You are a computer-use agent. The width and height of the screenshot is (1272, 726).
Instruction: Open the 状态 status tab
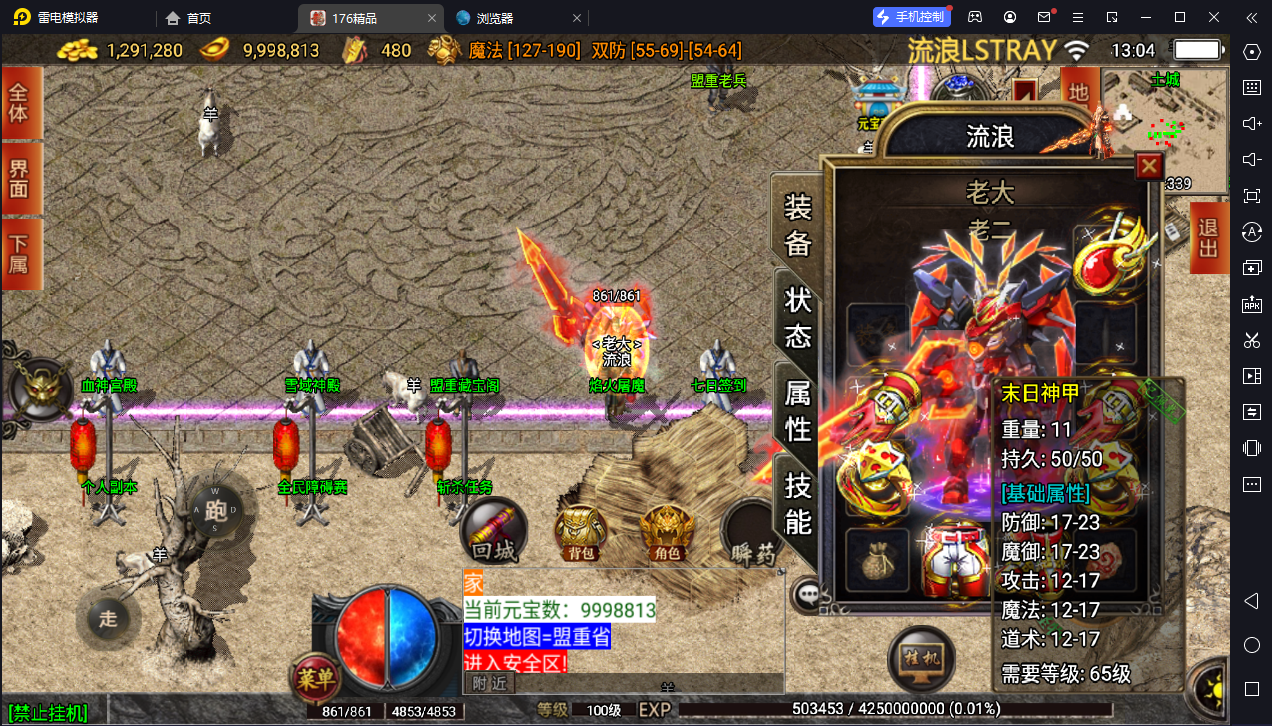(x=798, y=317)
